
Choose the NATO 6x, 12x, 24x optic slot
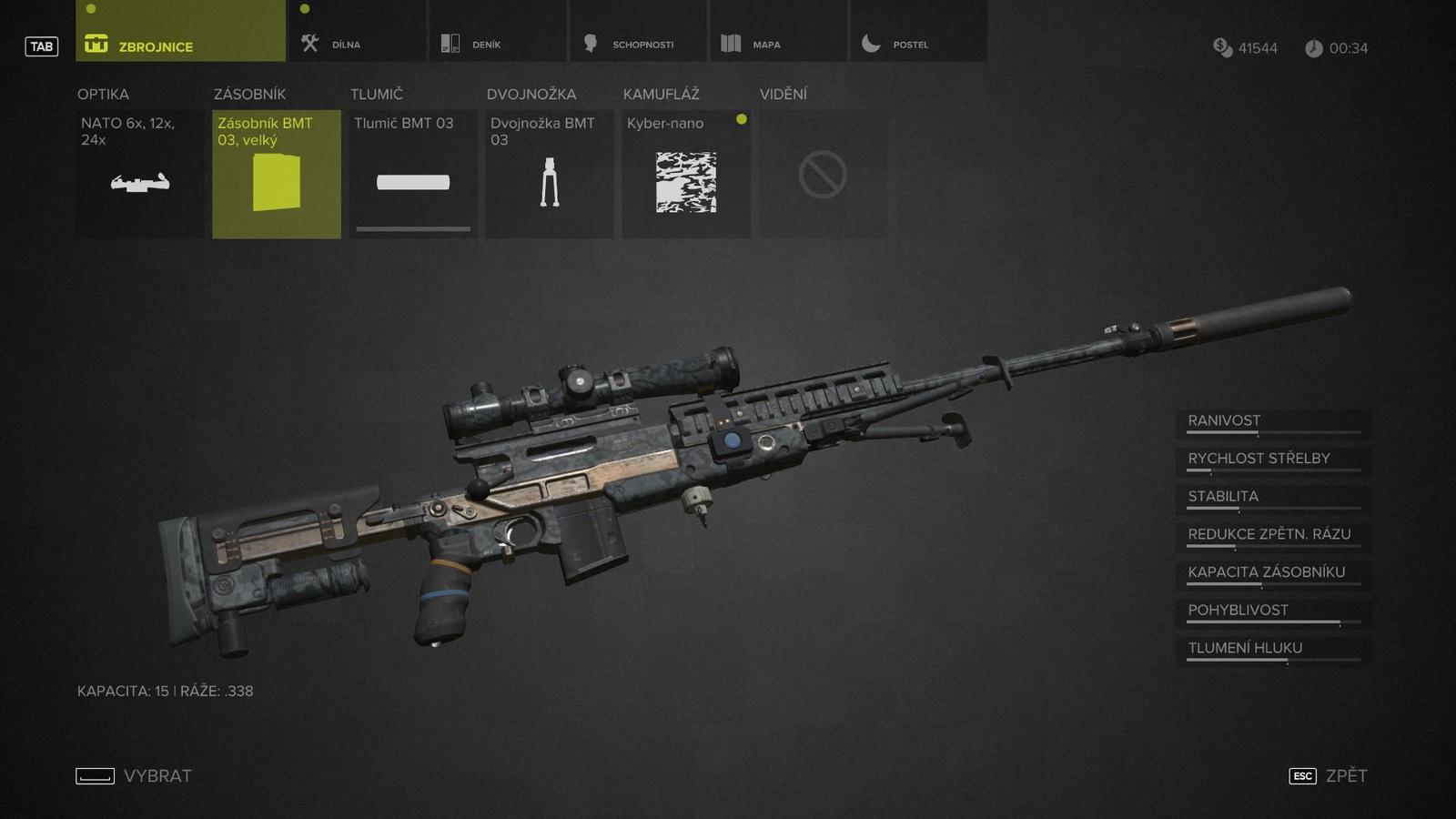tap(140, 175)
